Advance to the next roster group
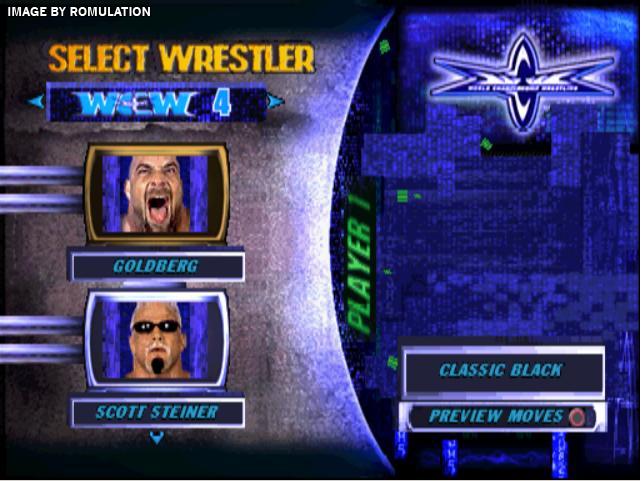This screenshot has width=642, height=481. [275, 101]
